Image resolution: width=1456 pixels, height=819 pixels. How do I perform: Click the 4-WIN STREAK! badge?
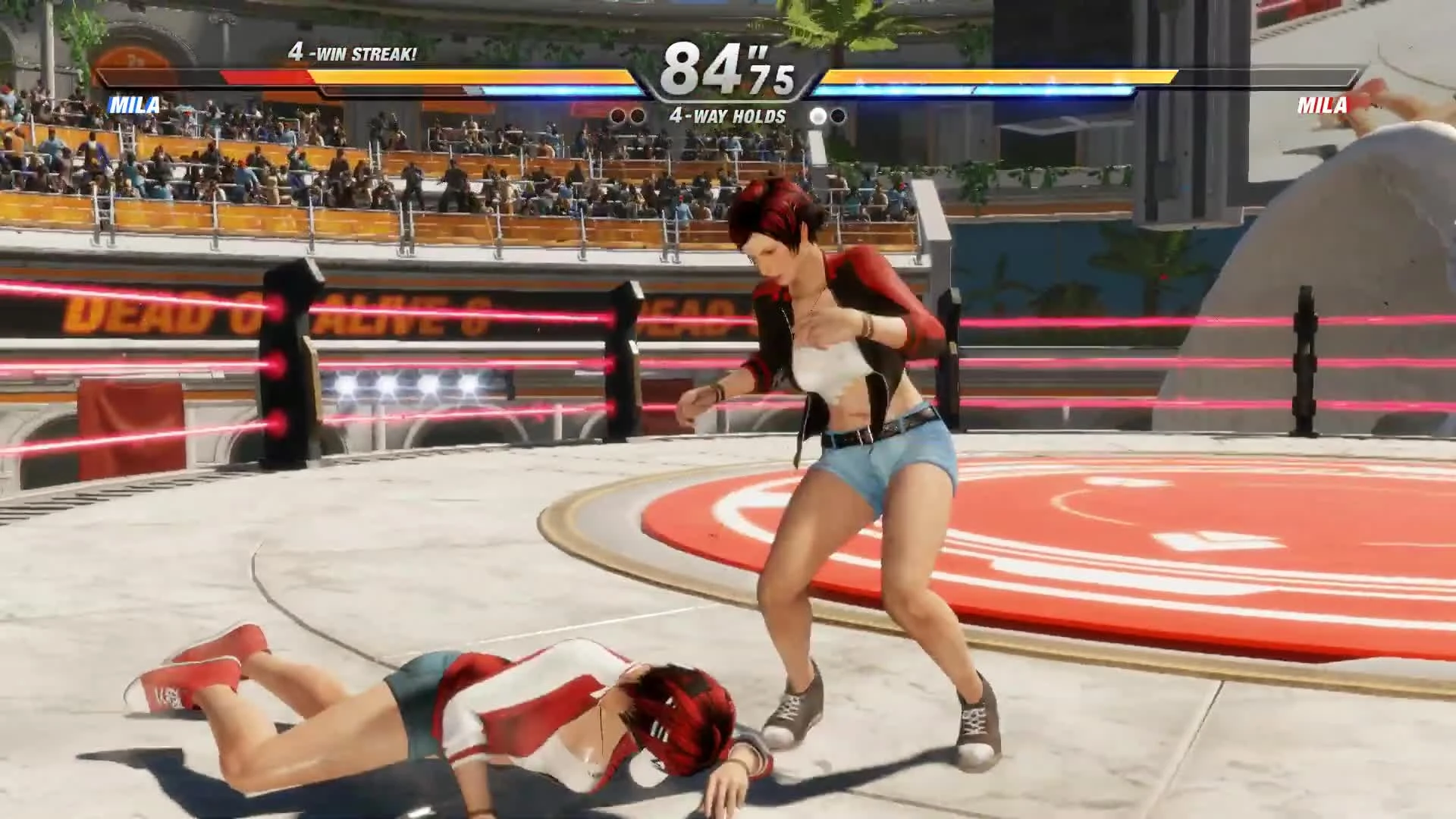pos(353,53)
